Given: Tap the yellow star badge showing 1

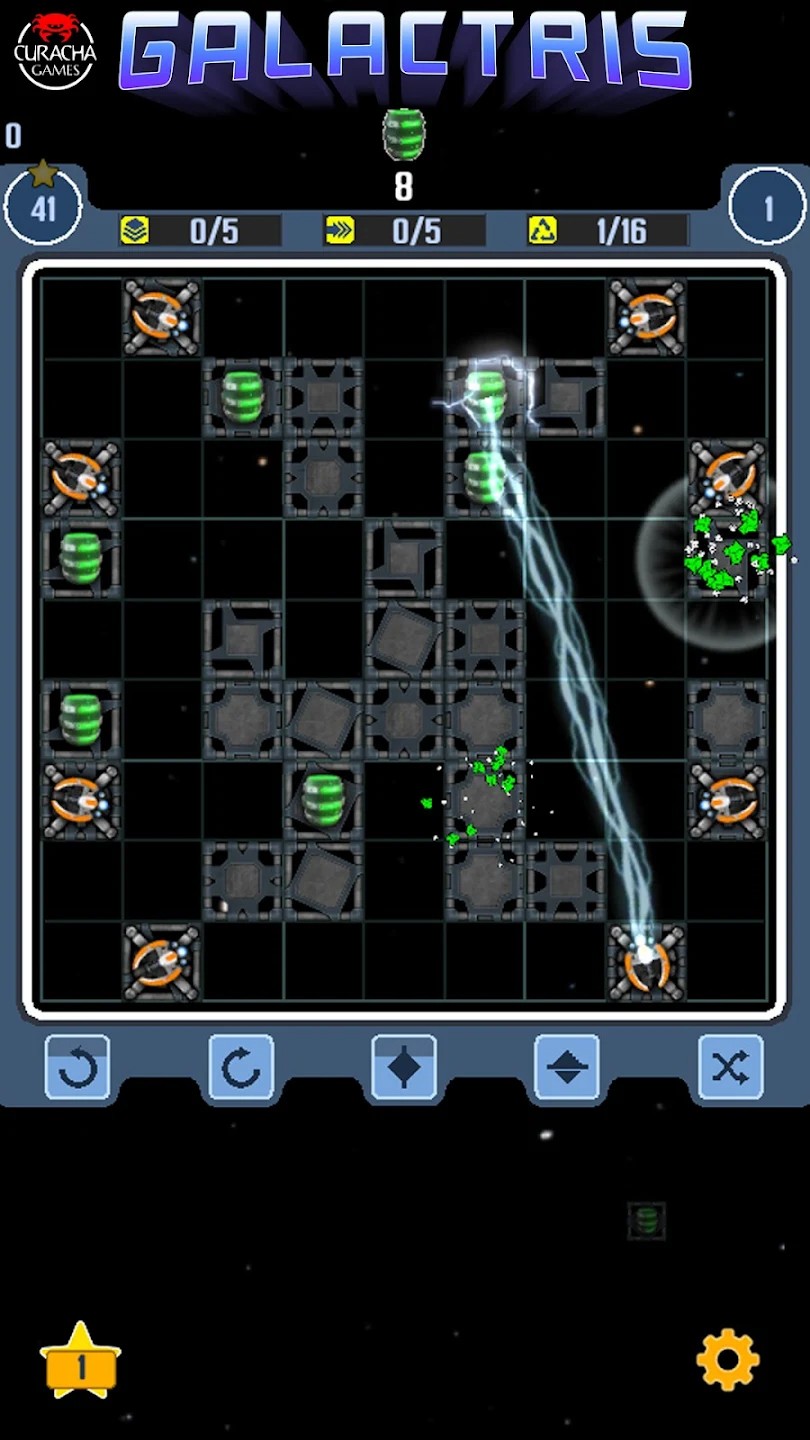Looking at the screenshot, I should (80, 1361).
